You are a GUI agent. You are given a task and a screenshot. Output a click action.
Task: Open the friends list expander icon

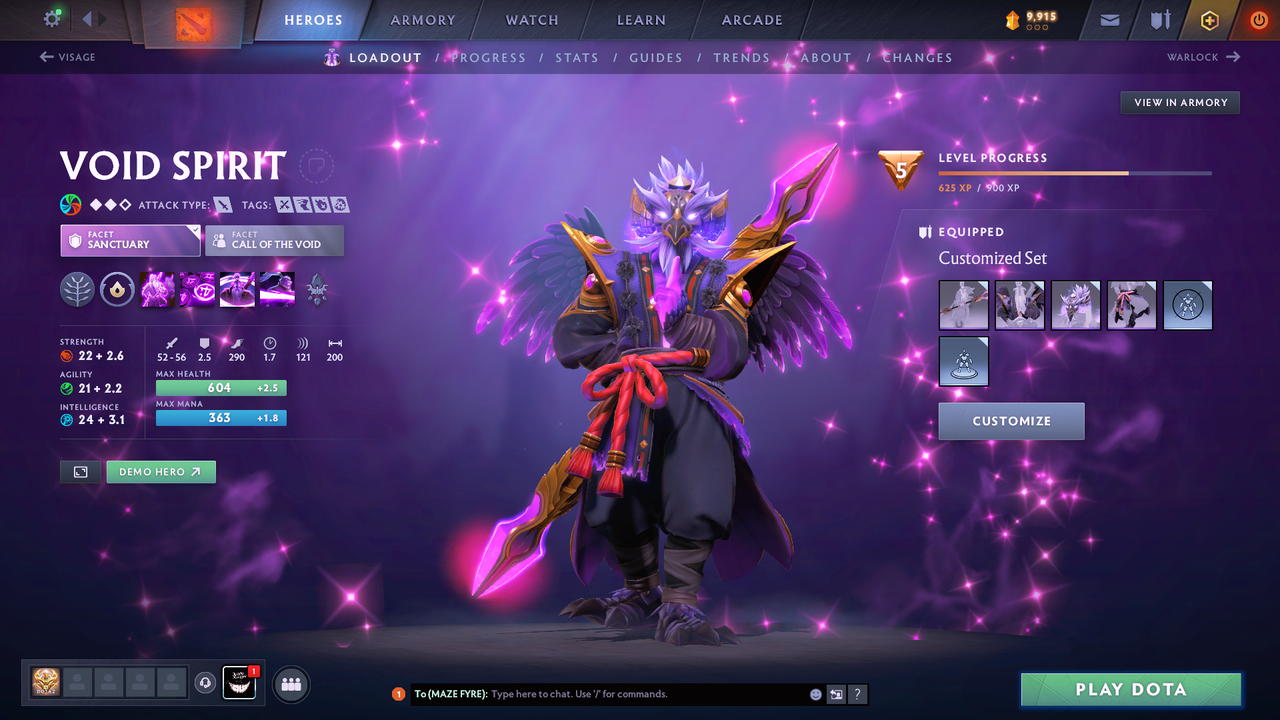289,684
